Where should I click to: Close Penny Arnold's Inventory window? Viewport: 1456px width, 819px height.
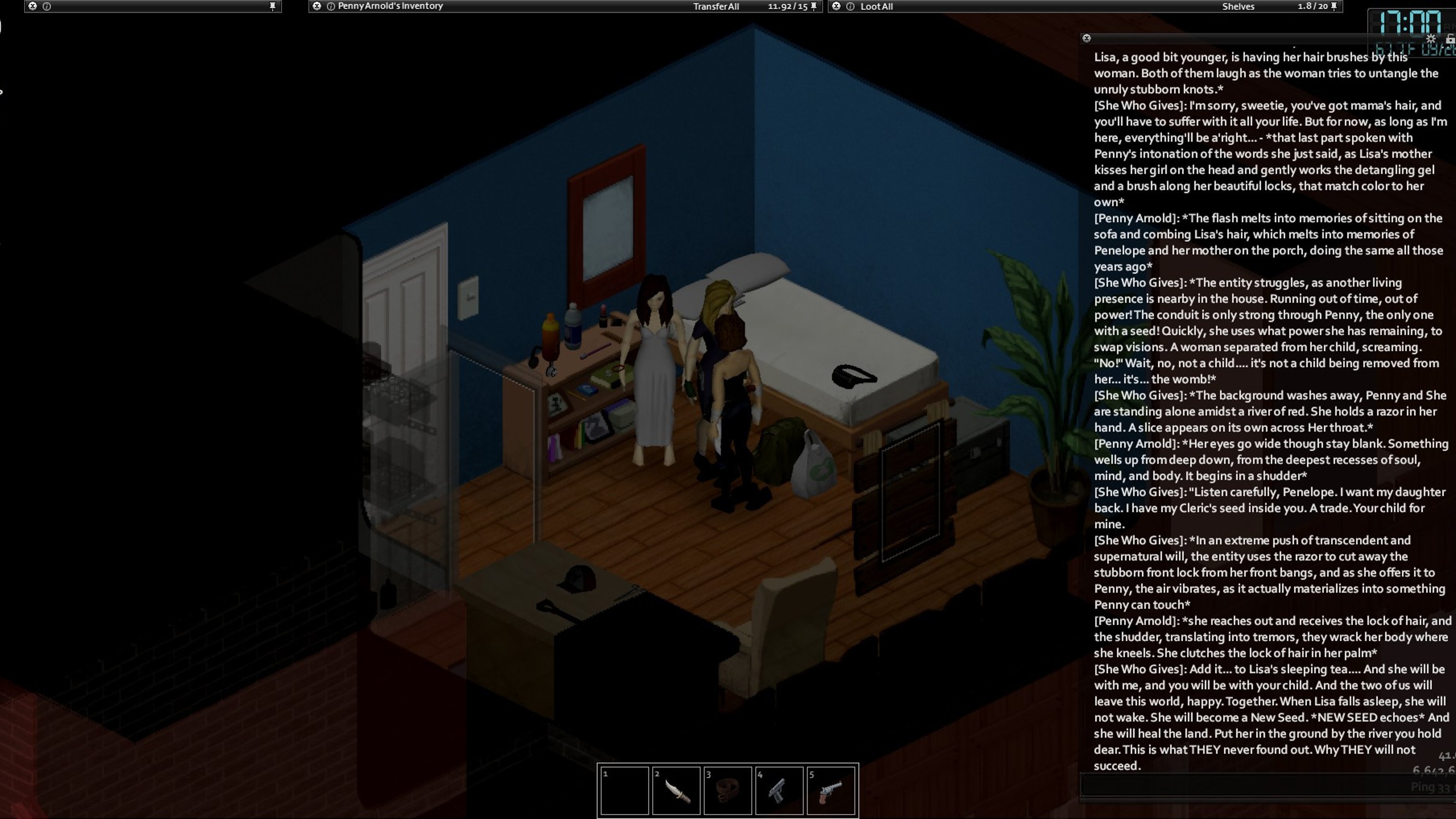(317, 6)
